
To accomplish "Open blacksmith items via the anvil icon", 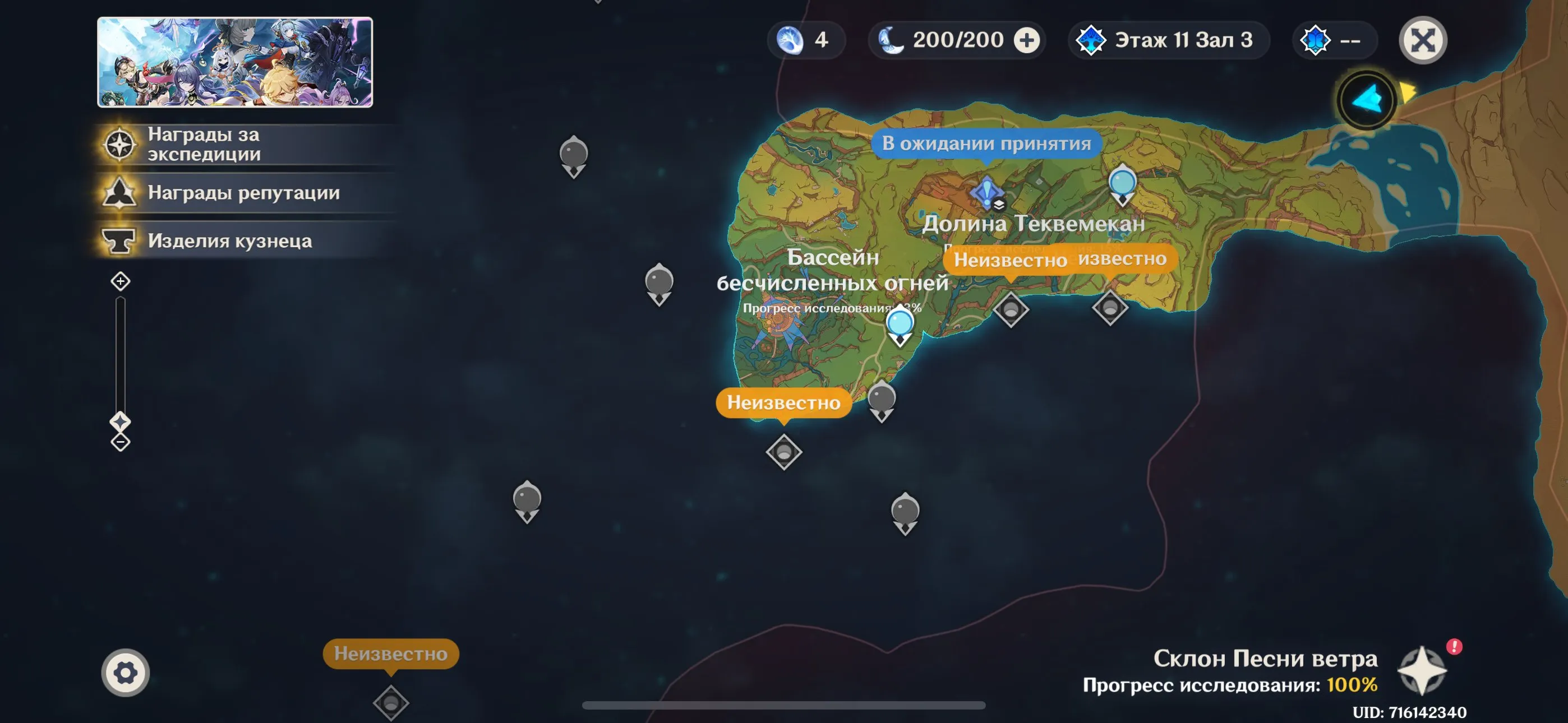I will pyautogui.click(x=121, y=241).
